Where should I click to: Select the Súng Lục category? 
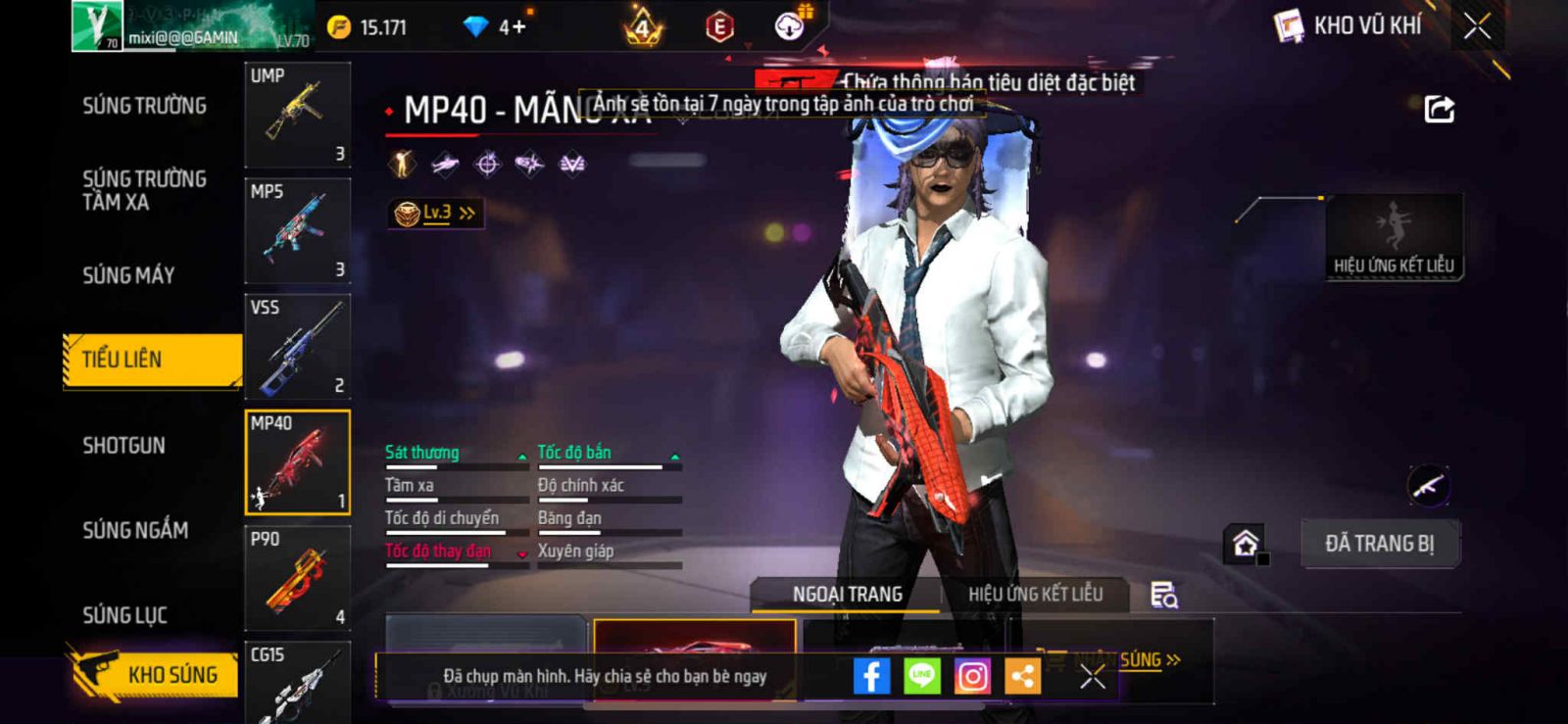coord(124,615)
